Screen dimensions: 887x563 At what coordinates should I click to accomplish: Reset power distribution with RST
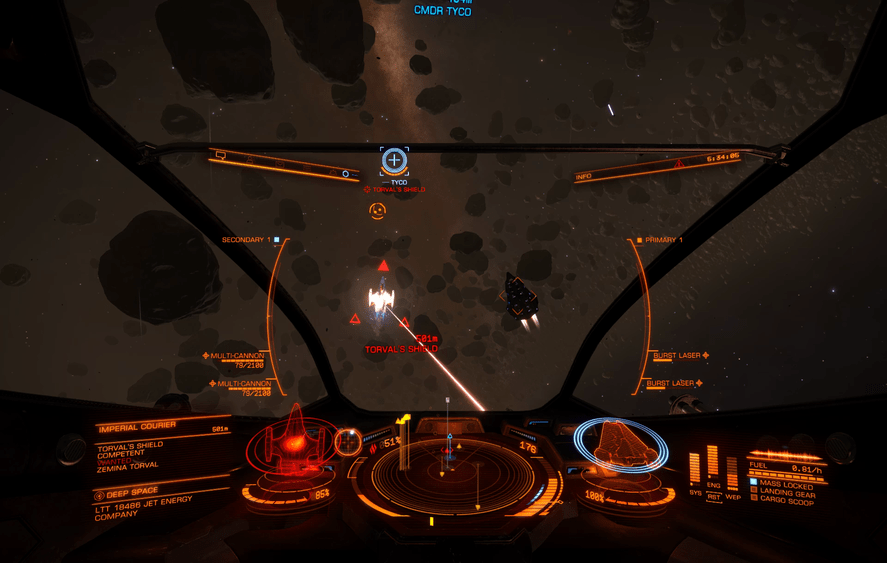coord(713,496)
